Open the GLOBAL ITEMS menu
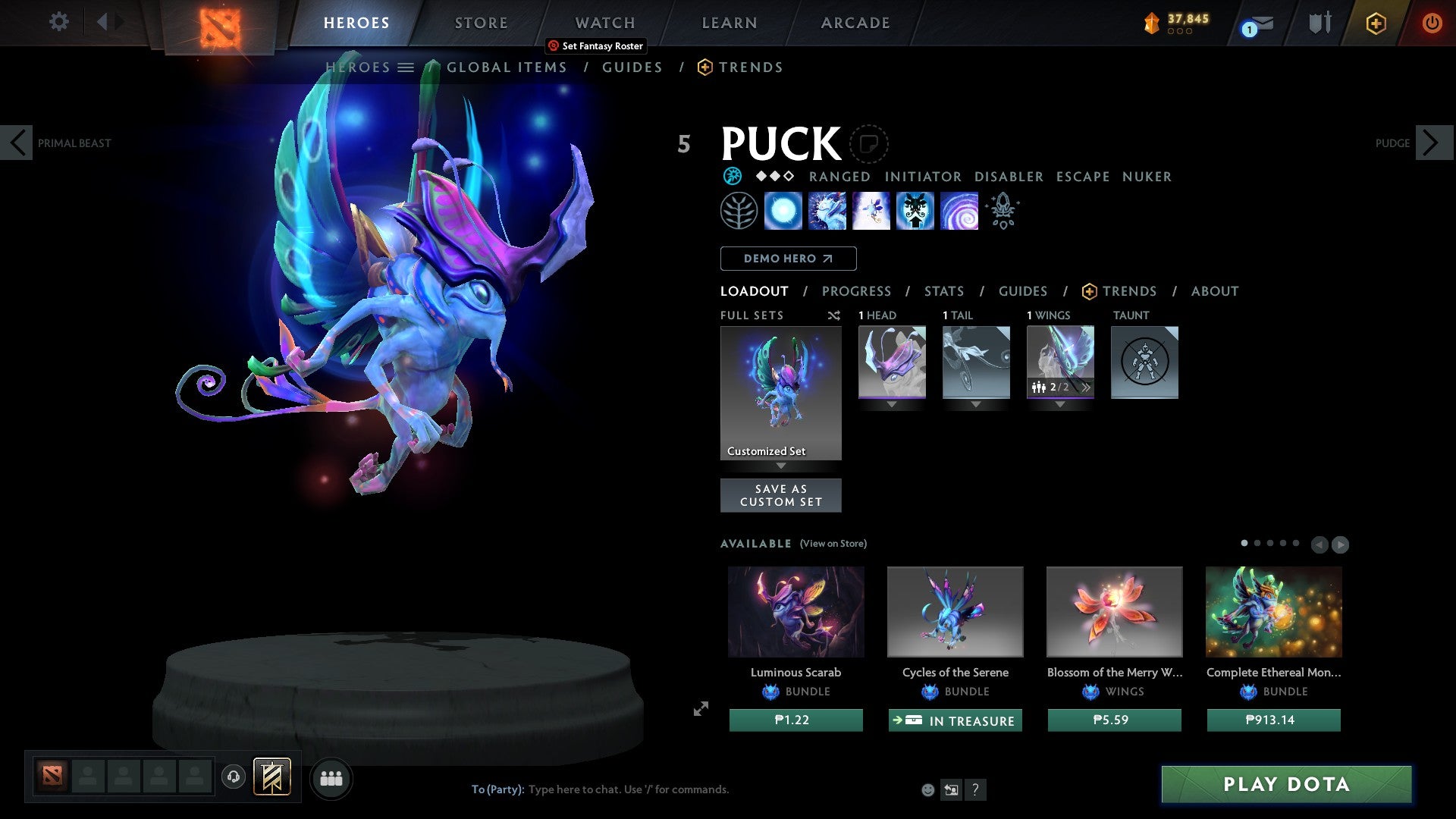Screen dimensions: 1456x819 [x=507, y=67]
